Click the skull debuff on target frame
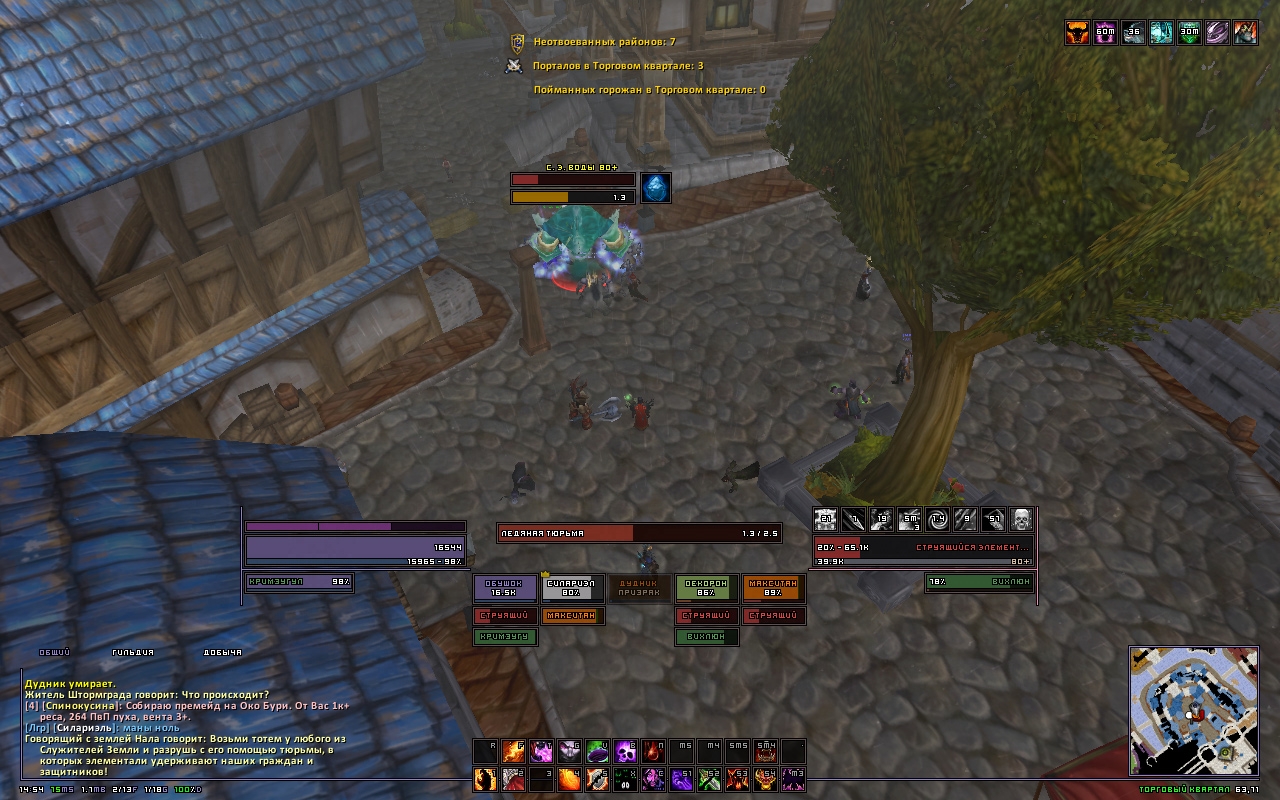 (1021, 519)
